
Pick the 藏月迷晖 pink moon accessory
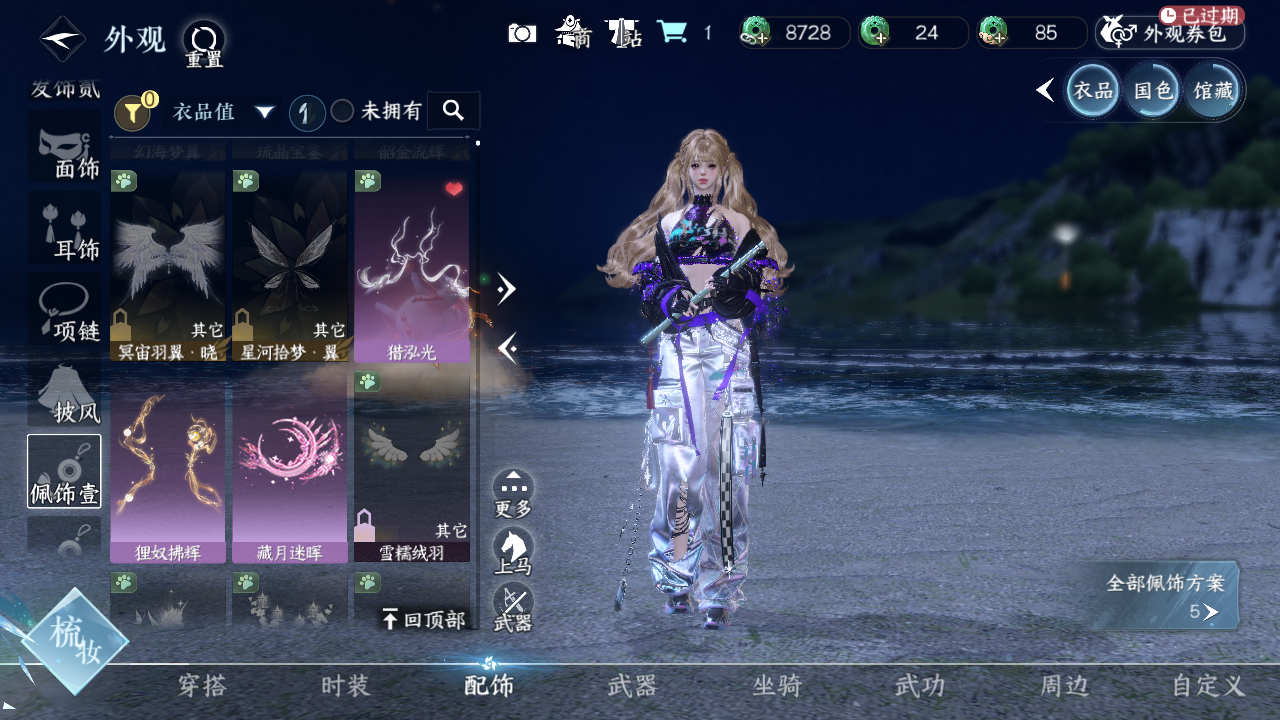pyautogui.click(x=290, y=470)
